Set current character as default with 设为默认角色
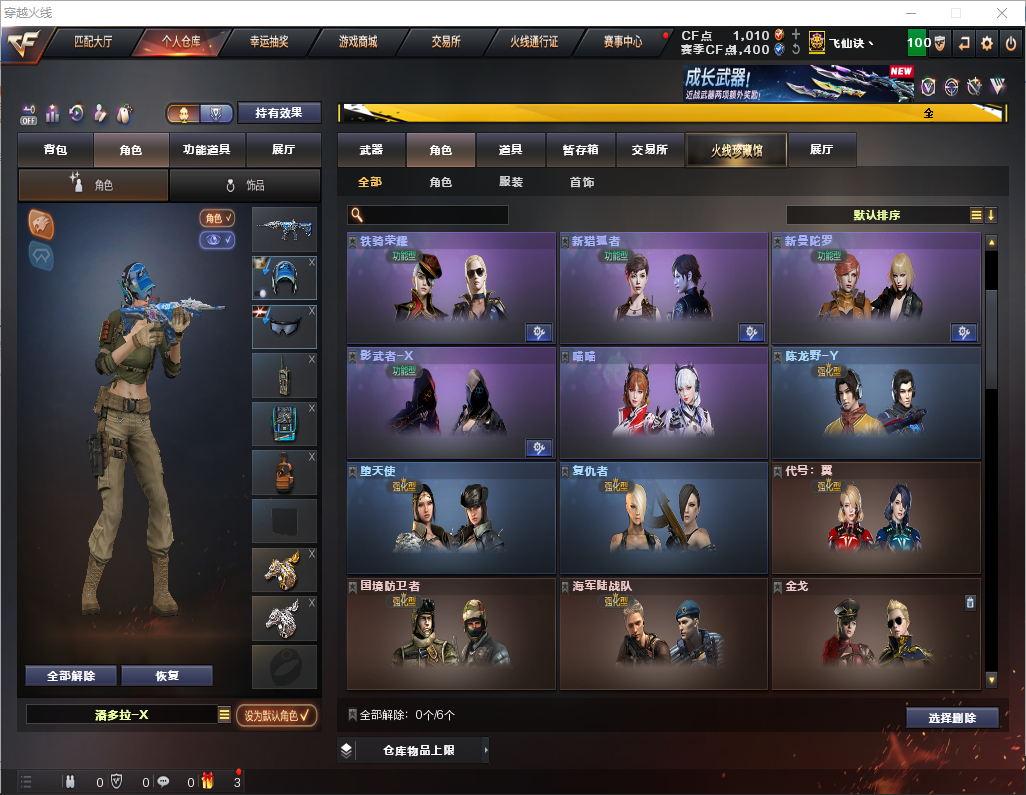1026x795 pixels. coord(276,715)
